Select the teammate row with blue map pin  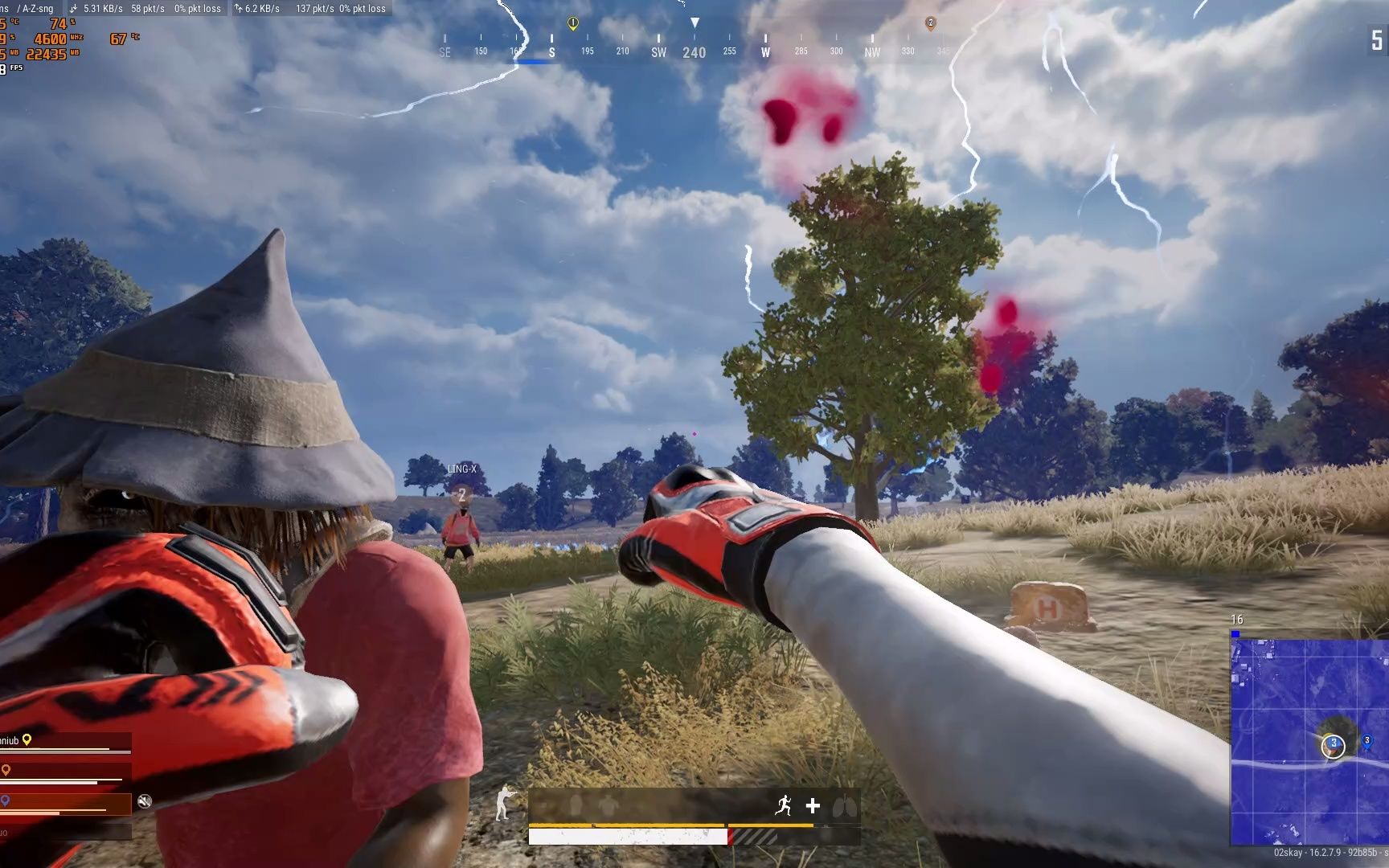[x=64, y=802]
